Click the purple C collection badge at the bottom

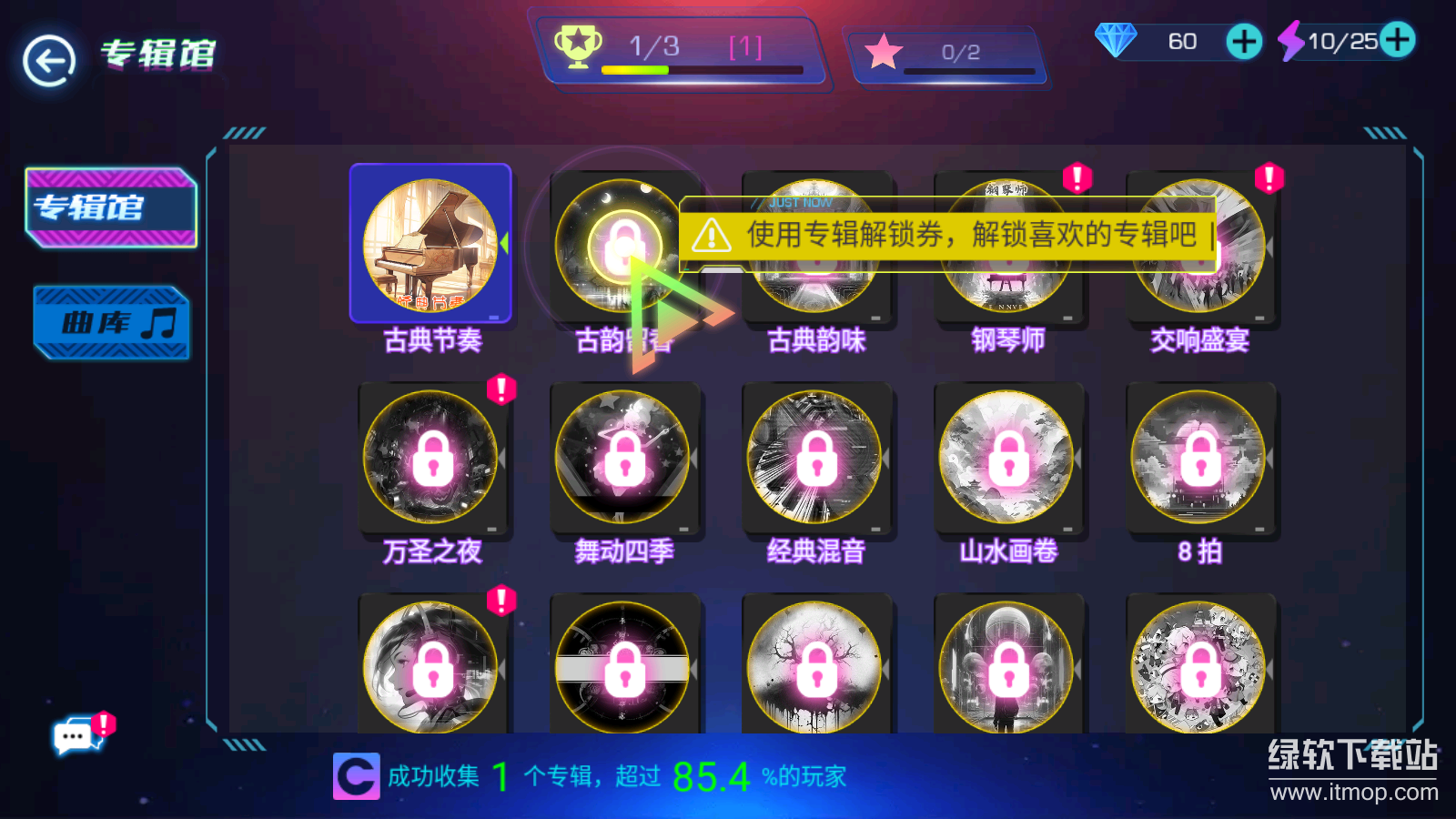click(x=357, y=776)
